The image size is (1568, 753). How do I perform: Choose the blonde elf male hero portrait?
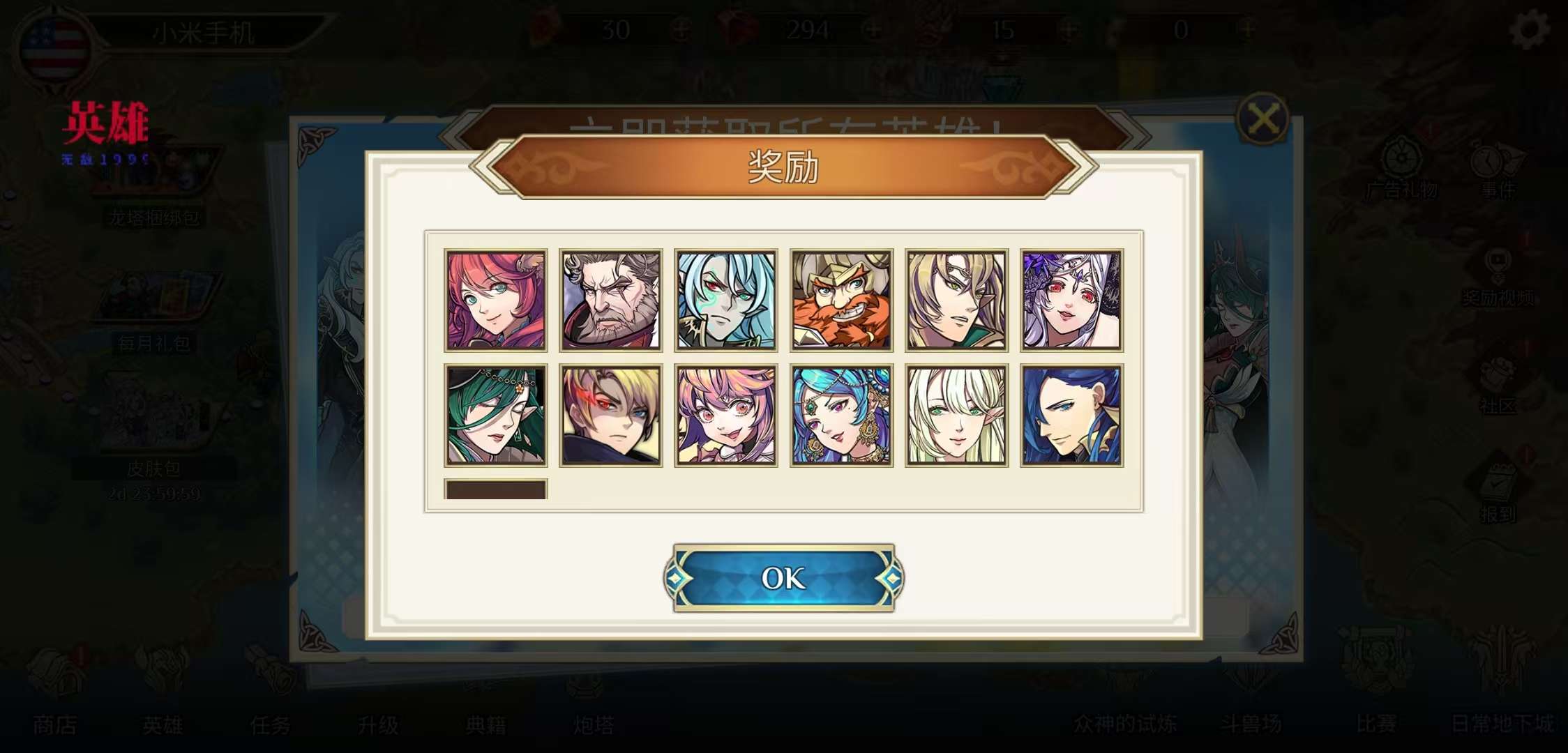(956, 300)
